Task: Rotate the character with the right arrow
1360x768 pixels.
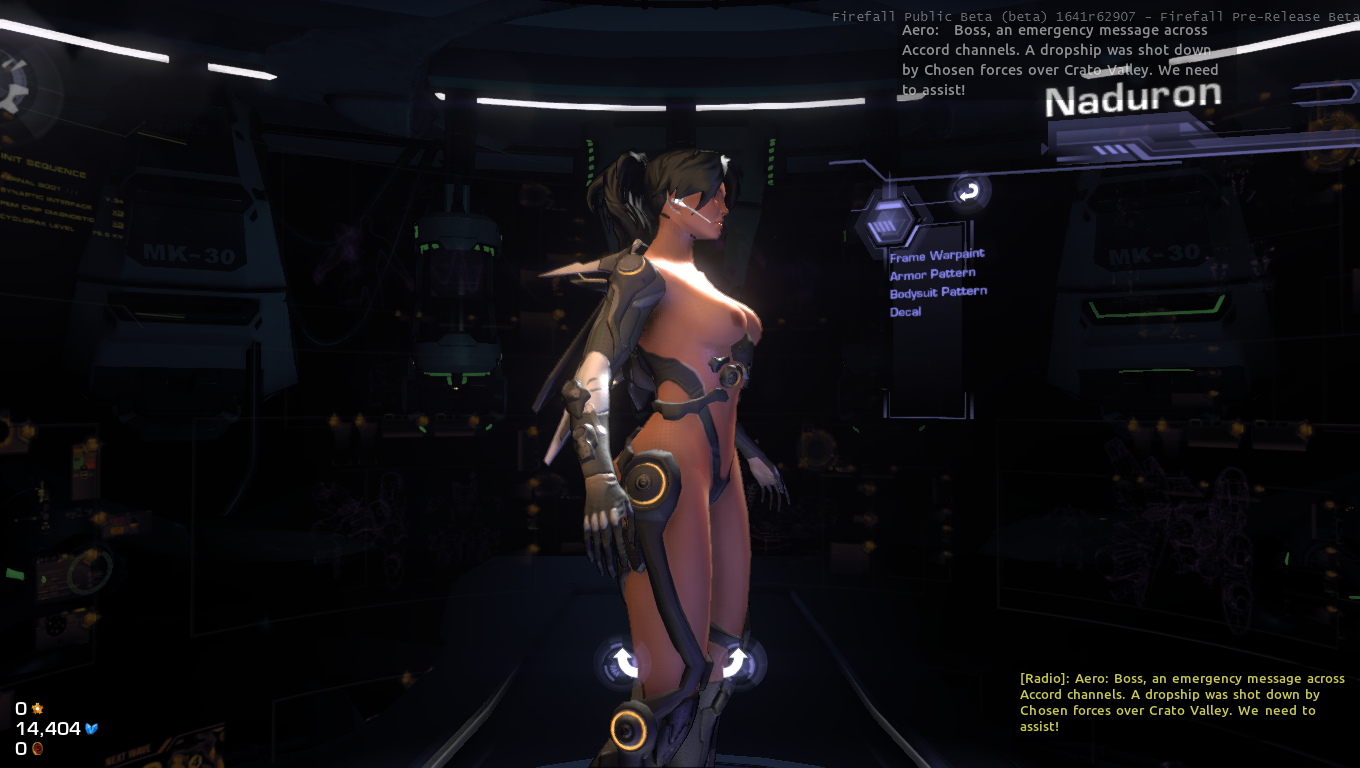Action: coord(735,661)
